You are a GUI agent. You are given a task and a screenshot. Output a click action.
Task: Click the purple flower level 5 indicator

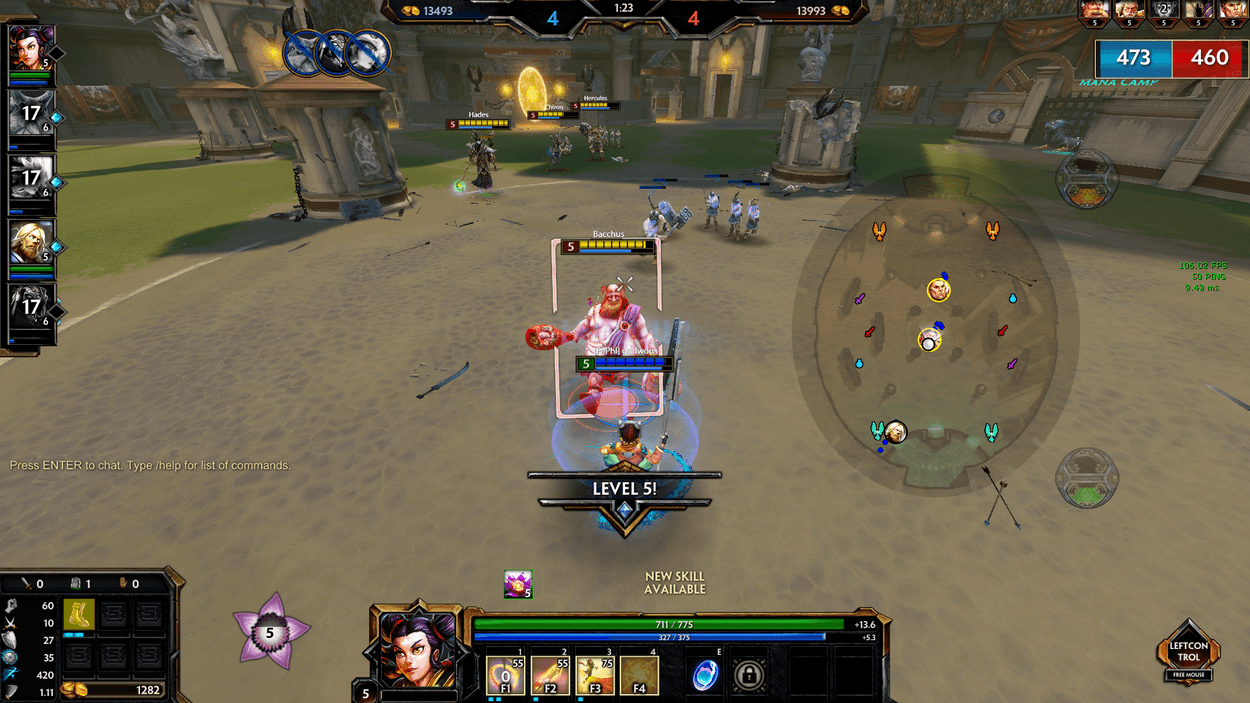point(270,632)
